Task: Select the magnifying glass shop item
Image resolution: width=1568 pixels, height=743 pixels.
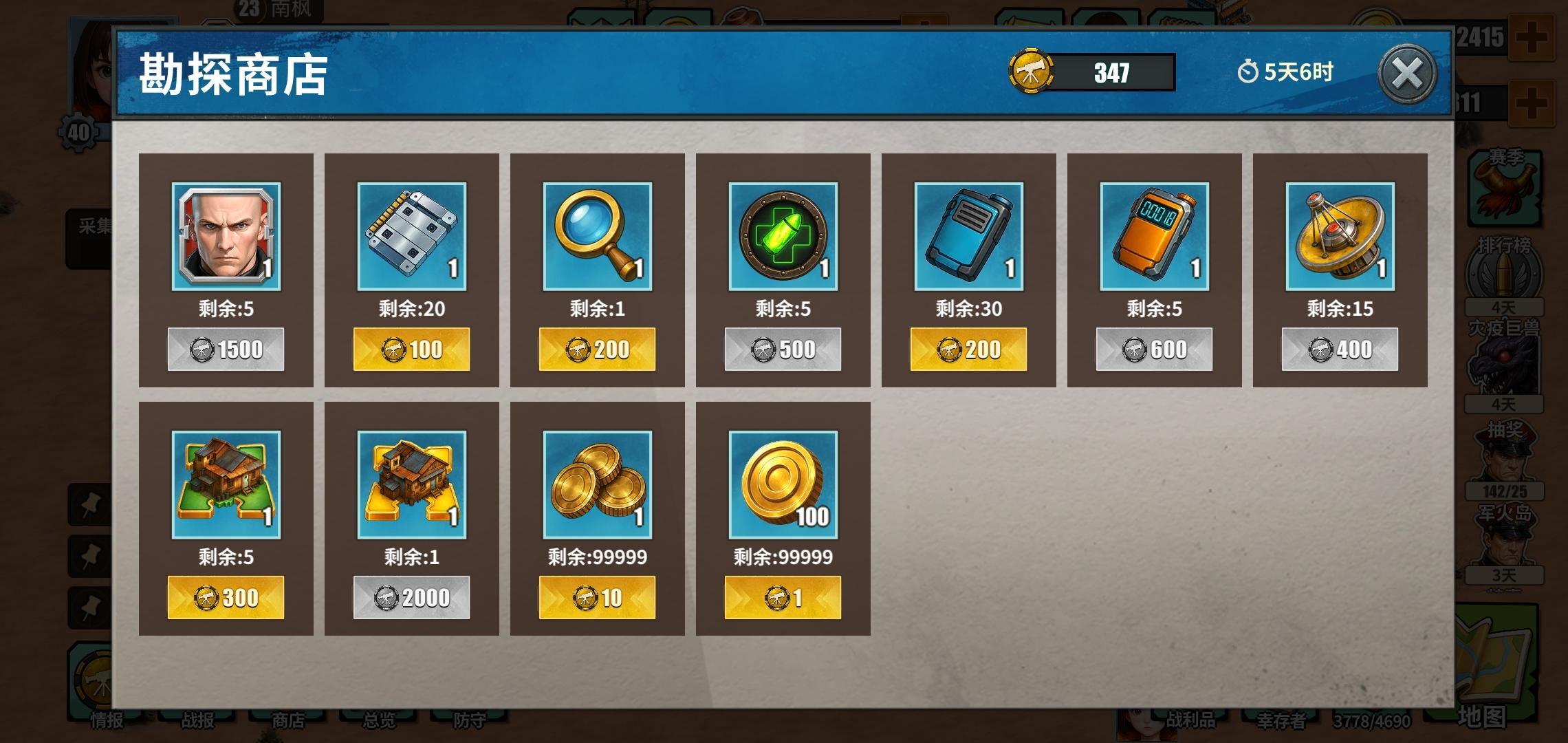Action: pos(597,237)
